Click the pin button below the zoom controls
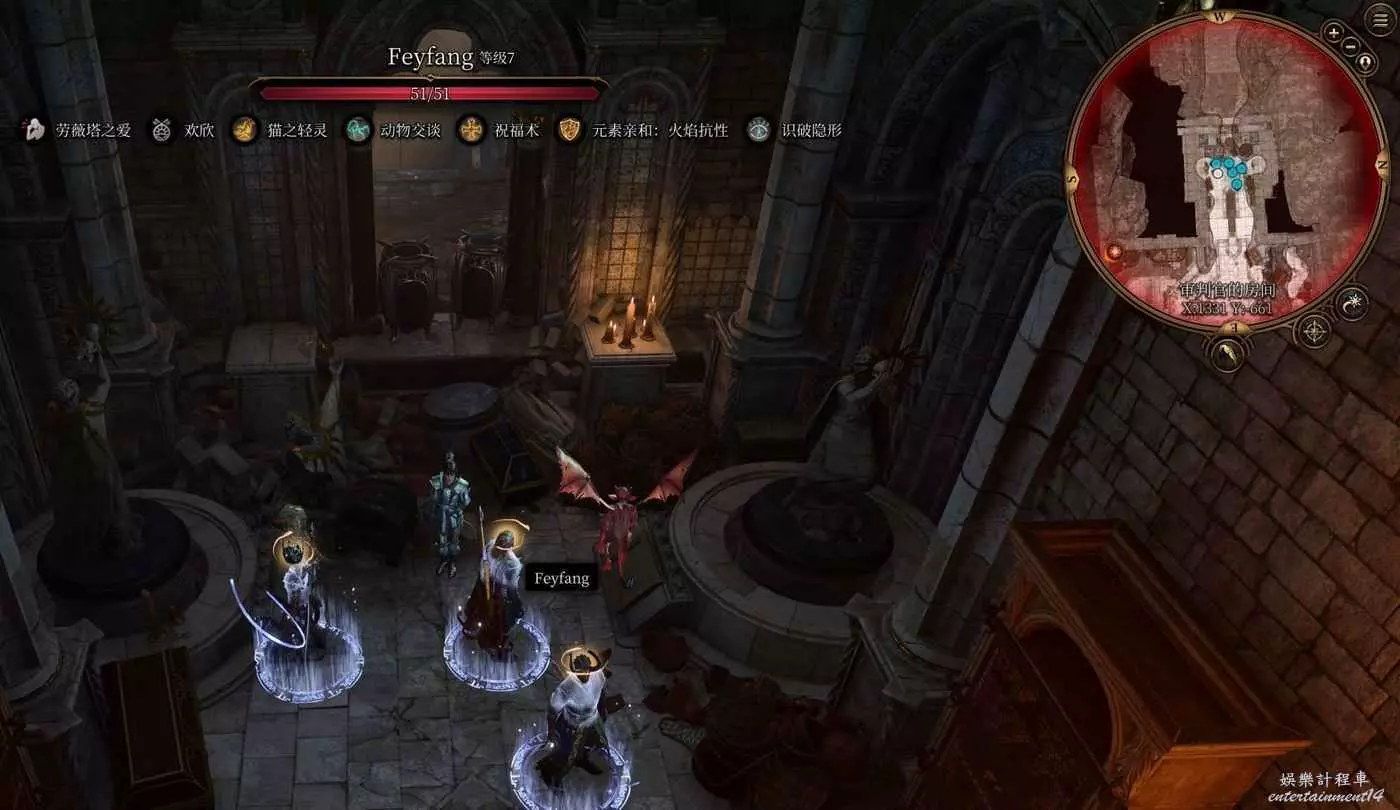This screenshot has width=1400, height=810. (x=1366, y=62)
